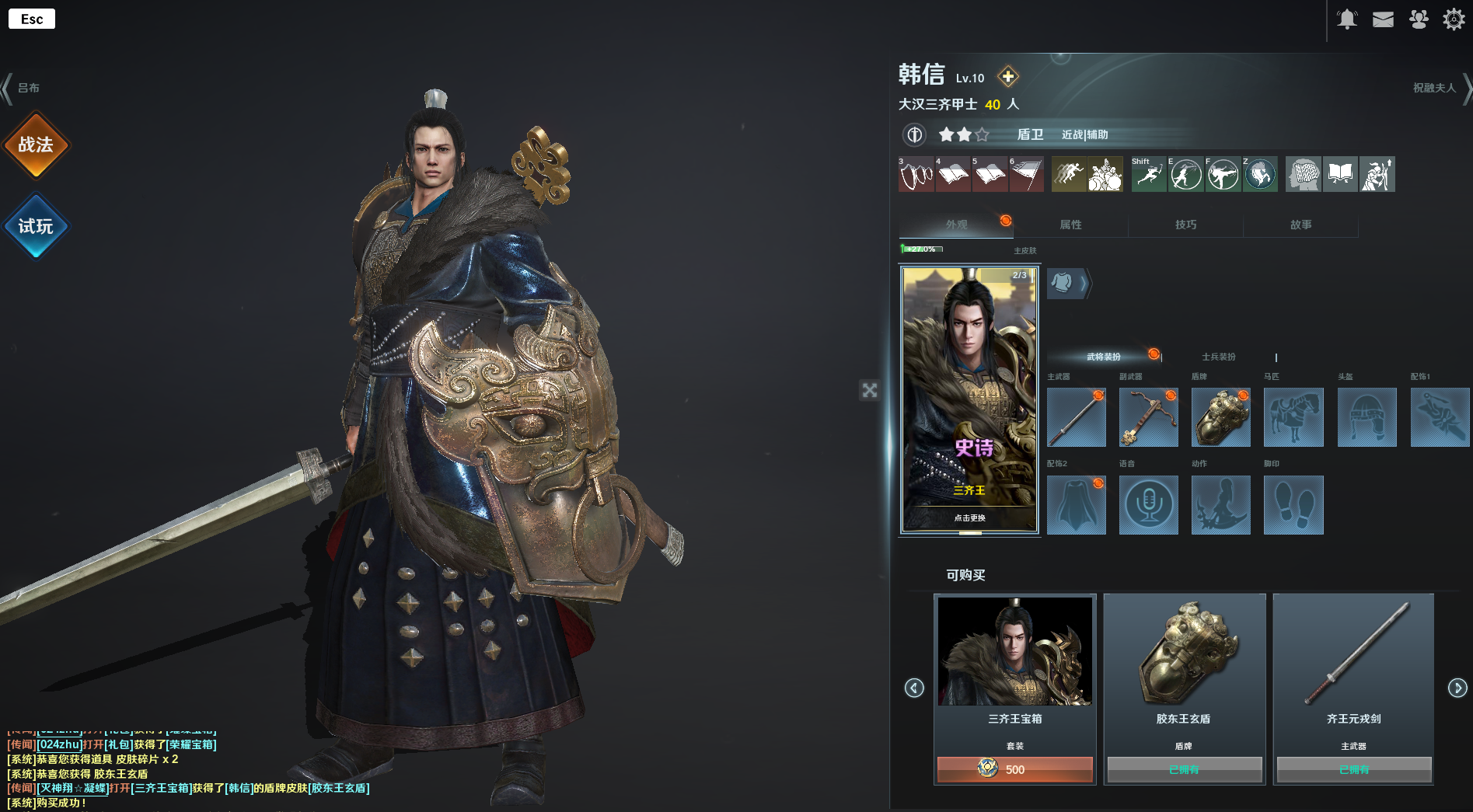The width and height of the screenshot is (1473, 812).
Task: Start the 试玩 trial play
Action: click(x=36, y=226)
